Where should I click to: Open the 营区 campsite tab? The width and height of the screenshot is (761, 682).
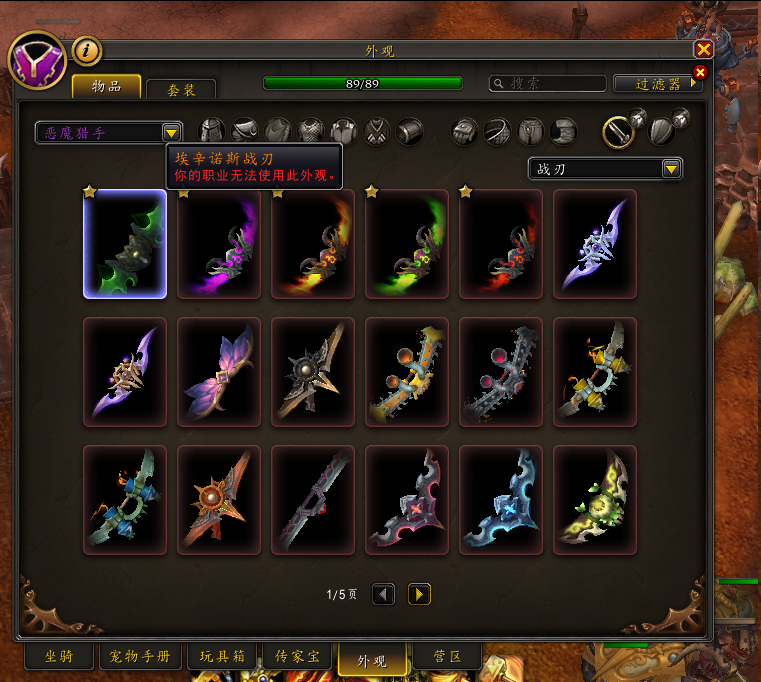pos(446,657)
